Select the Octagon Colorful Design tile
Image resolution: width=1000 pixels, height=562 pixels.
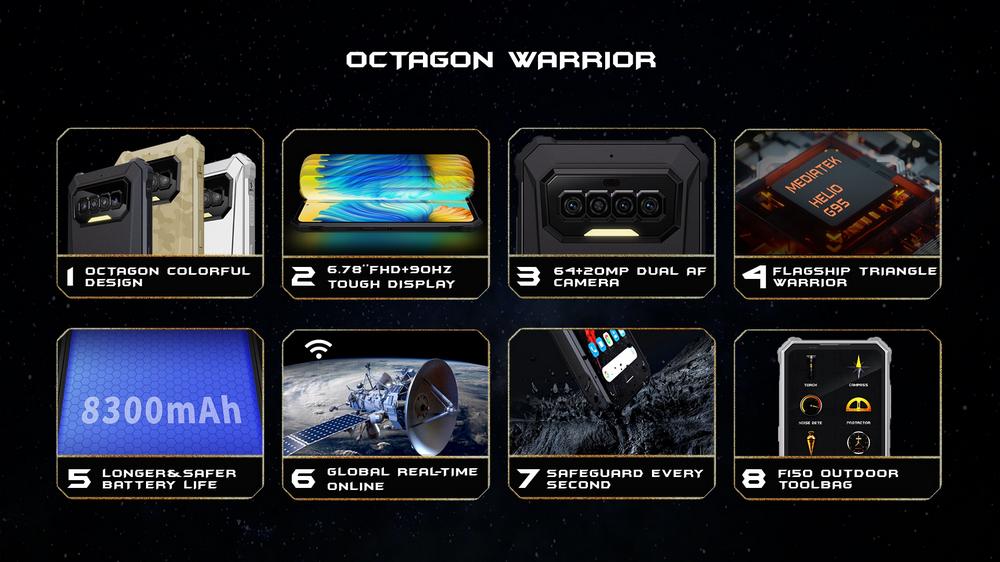[x=160, y=213]
